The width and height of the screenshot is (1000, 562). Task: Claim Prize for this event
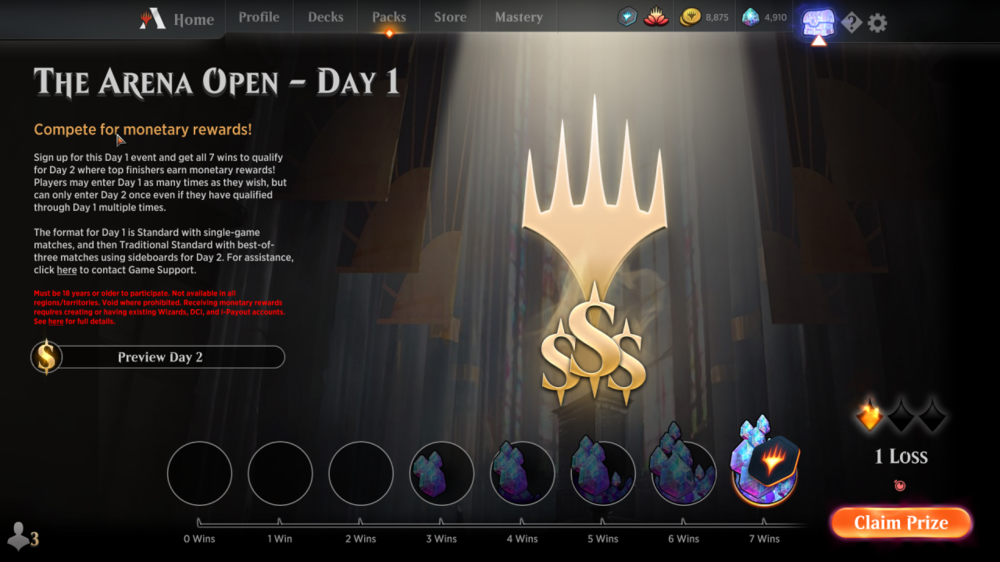pos(901,523)
